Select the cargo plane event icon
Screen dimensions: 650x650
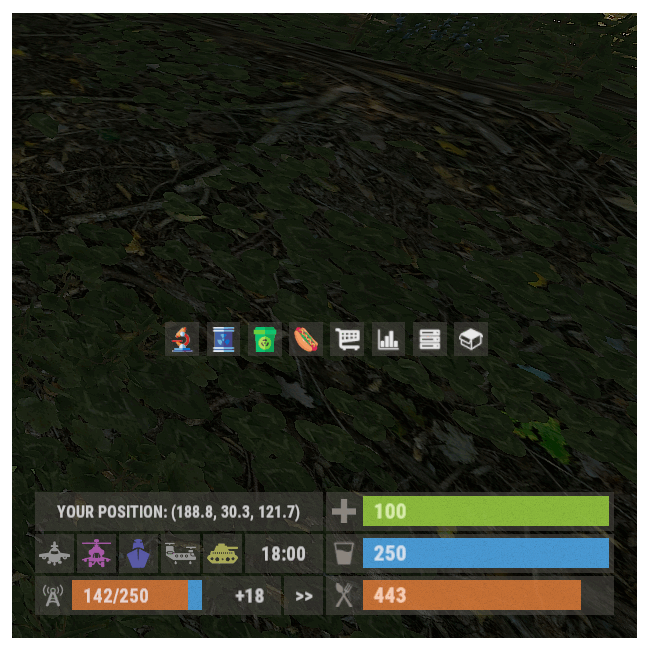tap(55, 553)
